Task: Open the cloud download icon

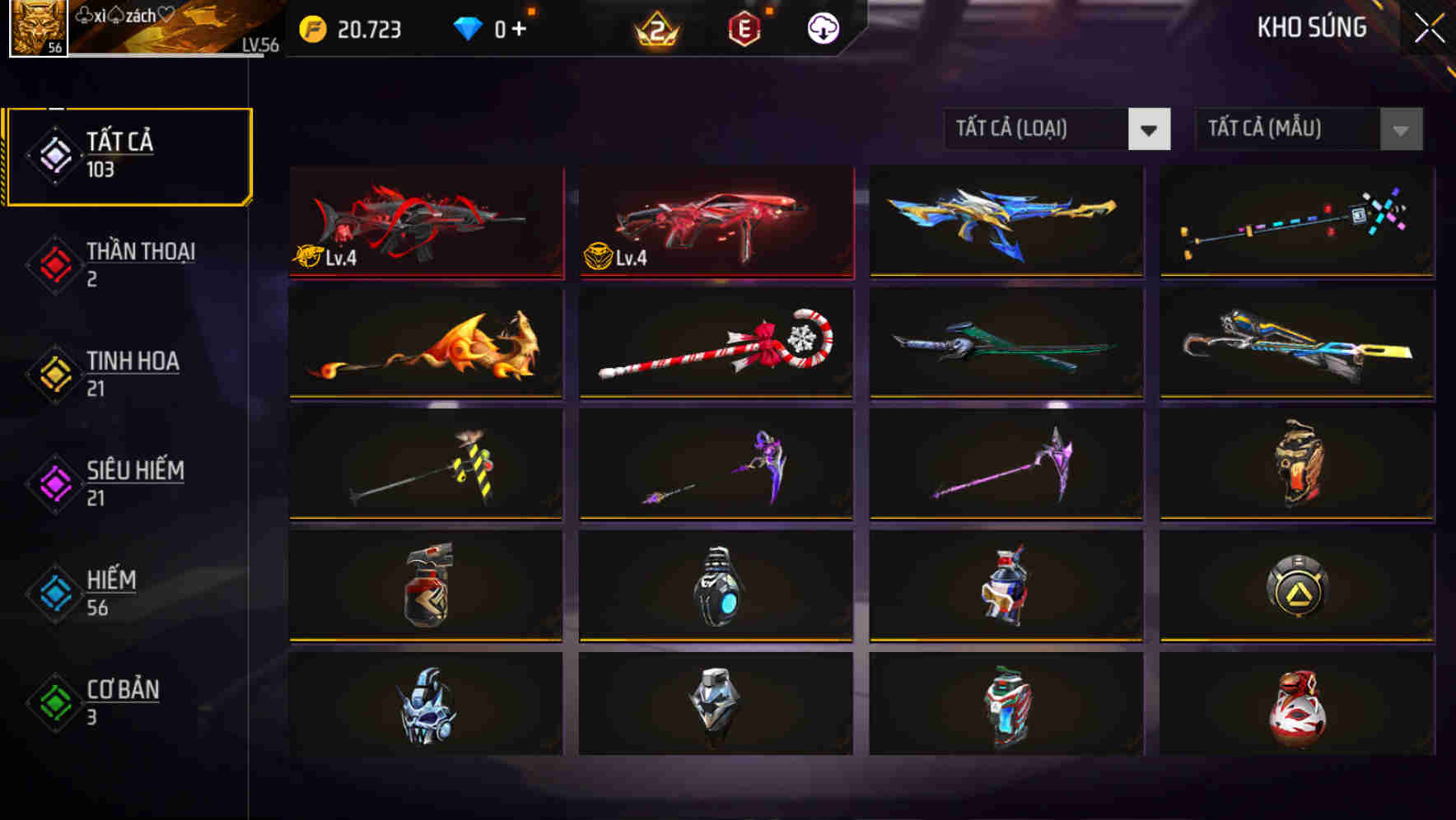Action: point(821,27)
